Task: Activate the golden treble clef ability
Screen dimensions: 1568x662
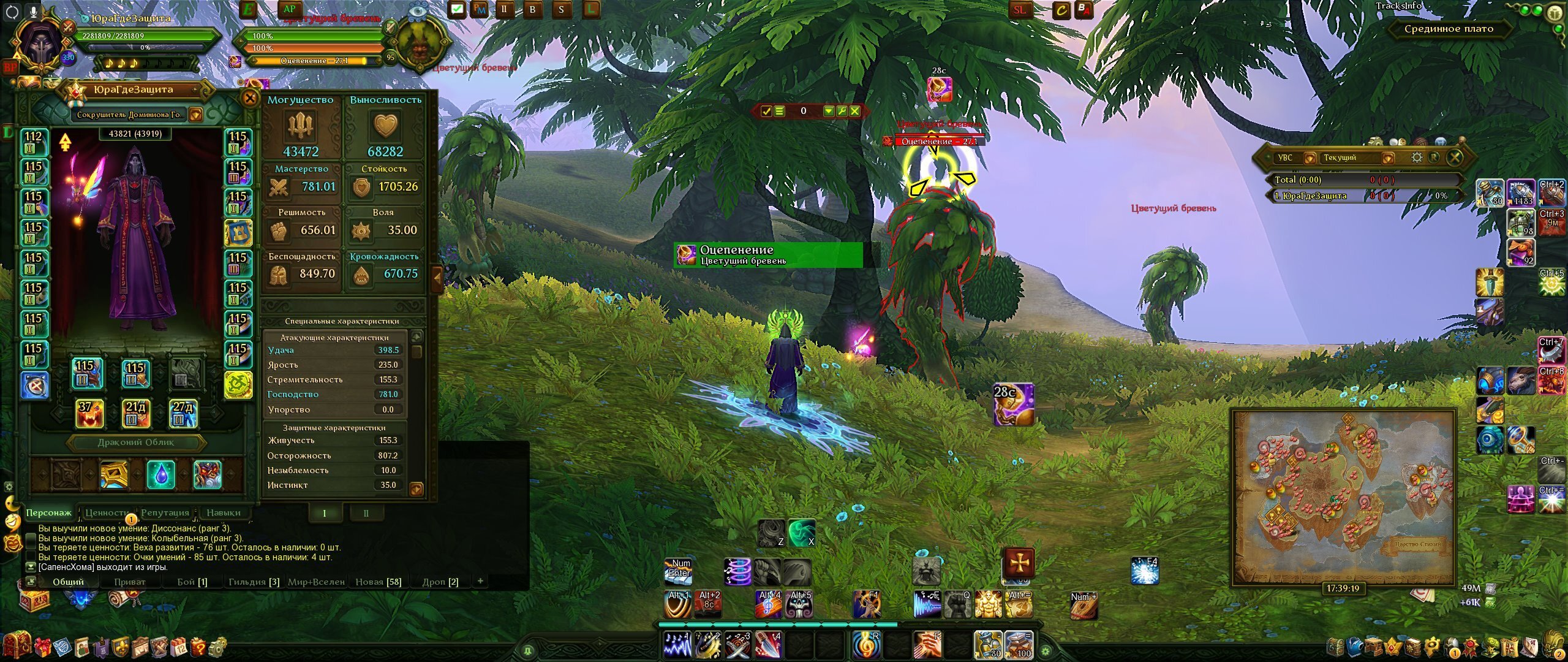Action: (866, 644)
